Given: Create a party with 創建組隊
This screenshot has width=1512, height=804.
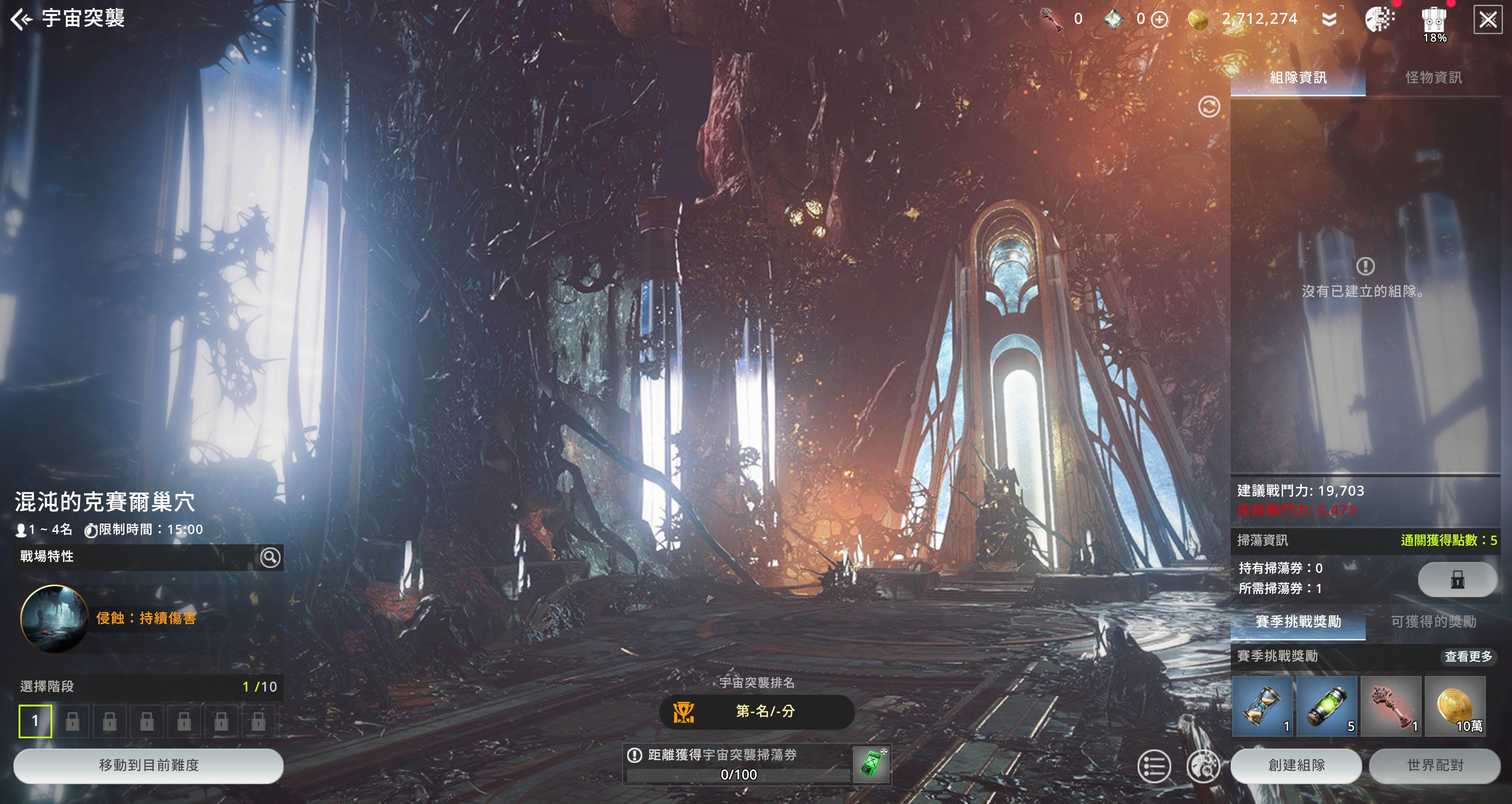Looking at the screenshot, I should (x=1296, y=765).
